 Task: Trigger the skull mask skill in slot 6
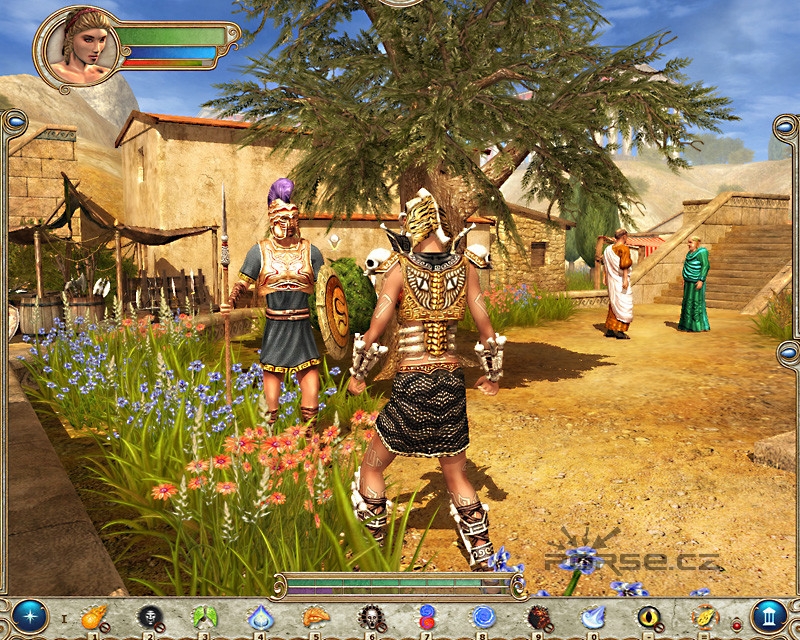[x=371, y=617]
